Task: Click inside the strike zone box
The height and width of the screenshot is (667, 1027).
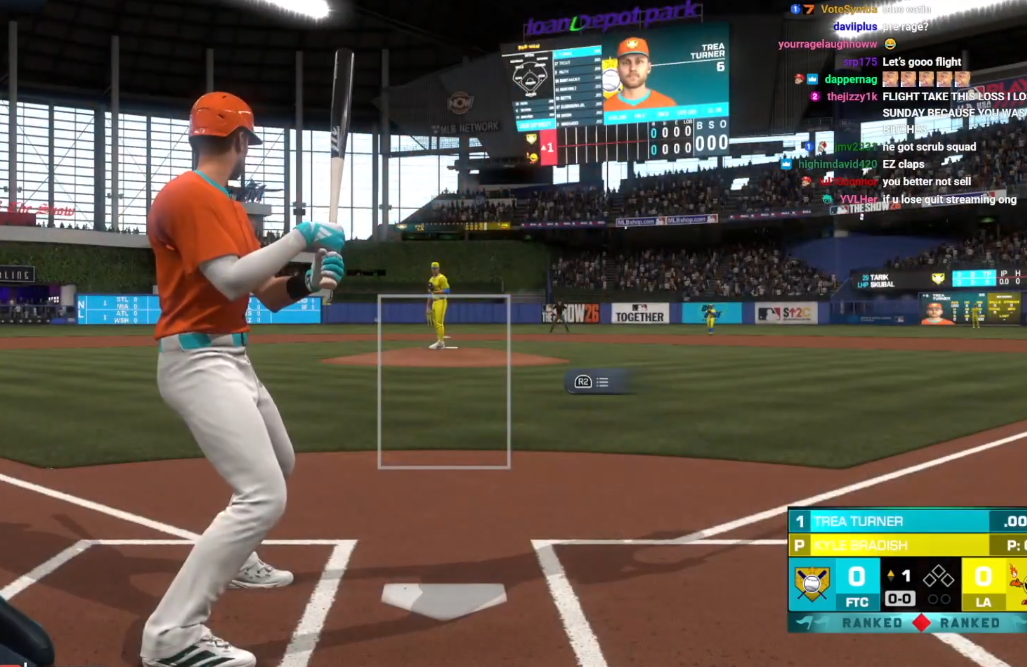Action: [443, 382]
